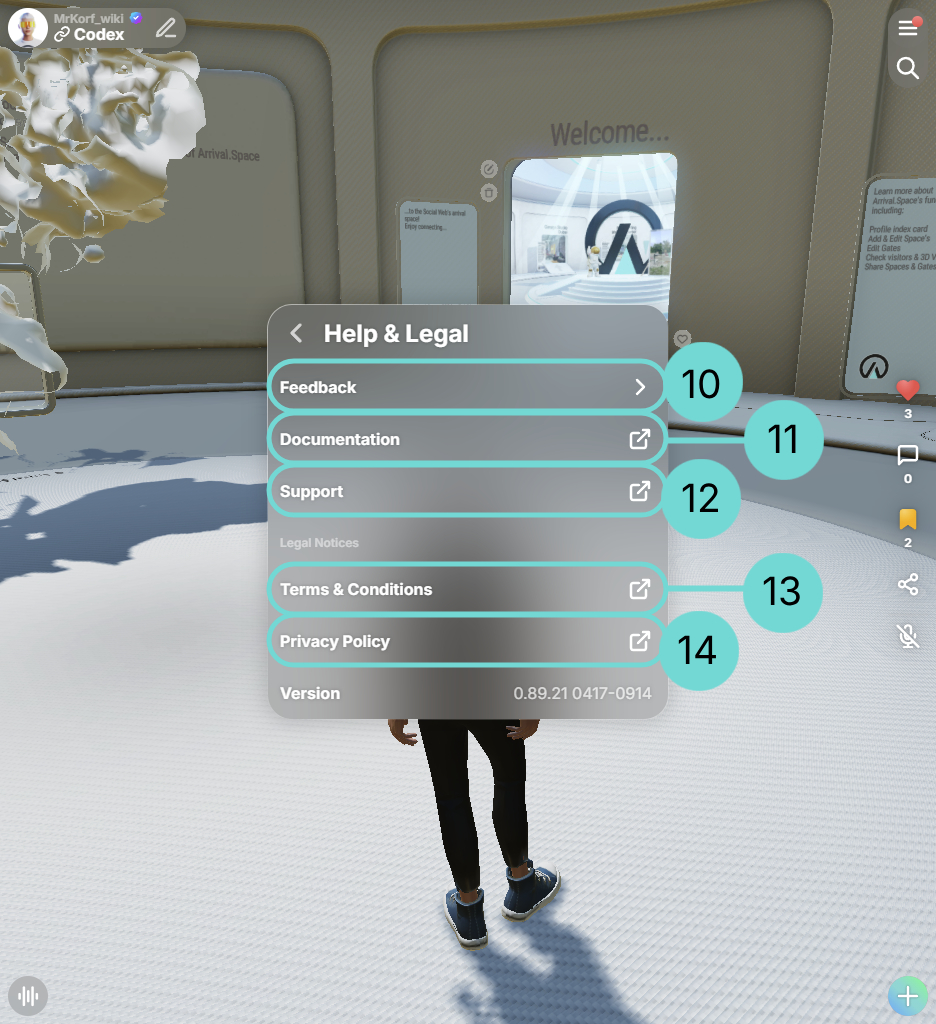Open the Support link
Screen dimensions: 936x1024
[x=466, y=491]
